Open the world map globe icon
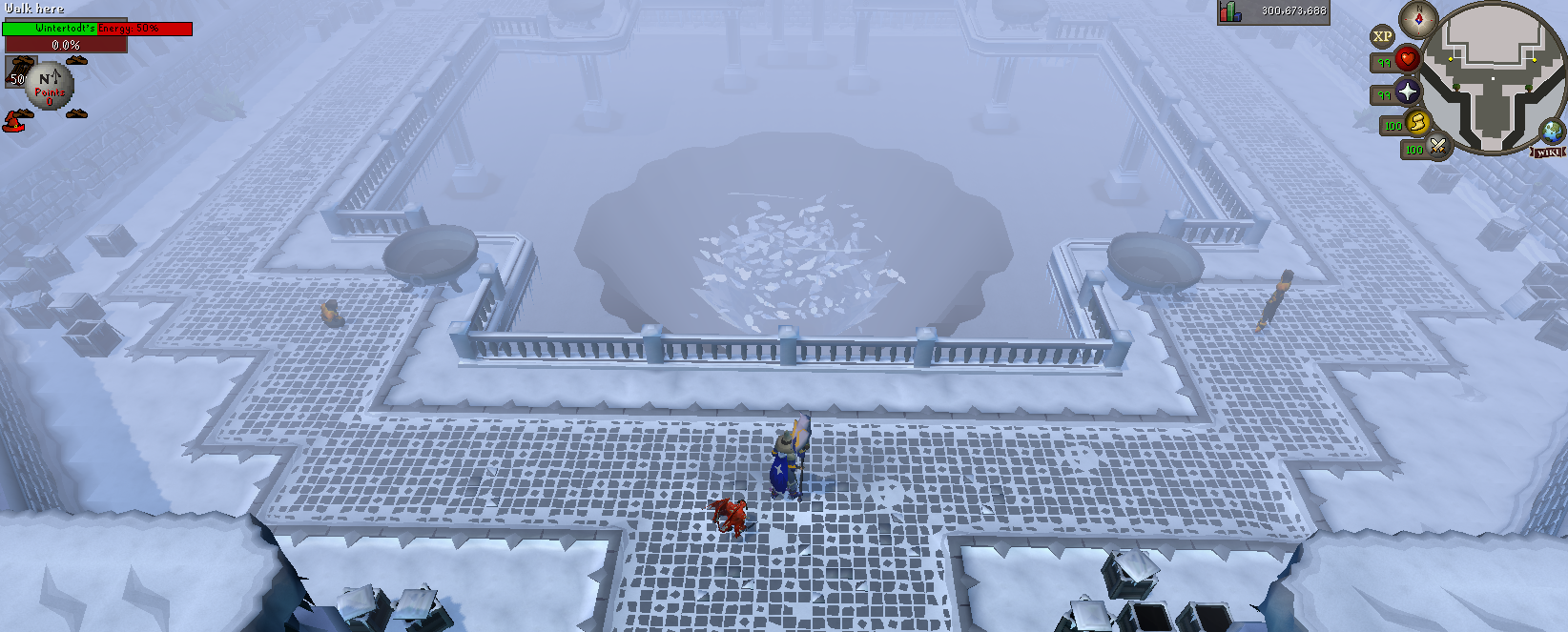1568x632 pixels. 1551,132
